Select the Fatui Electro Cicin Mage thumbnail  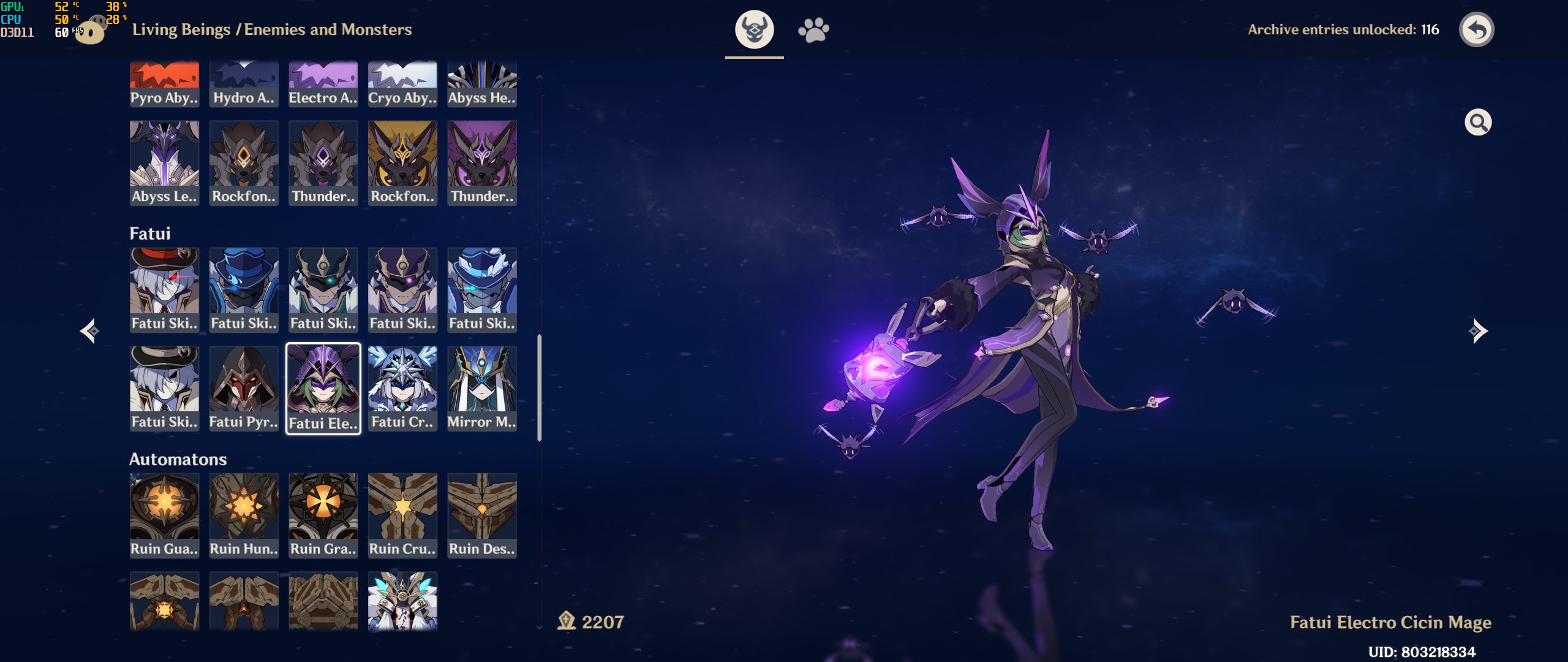[x=323, y=388]
